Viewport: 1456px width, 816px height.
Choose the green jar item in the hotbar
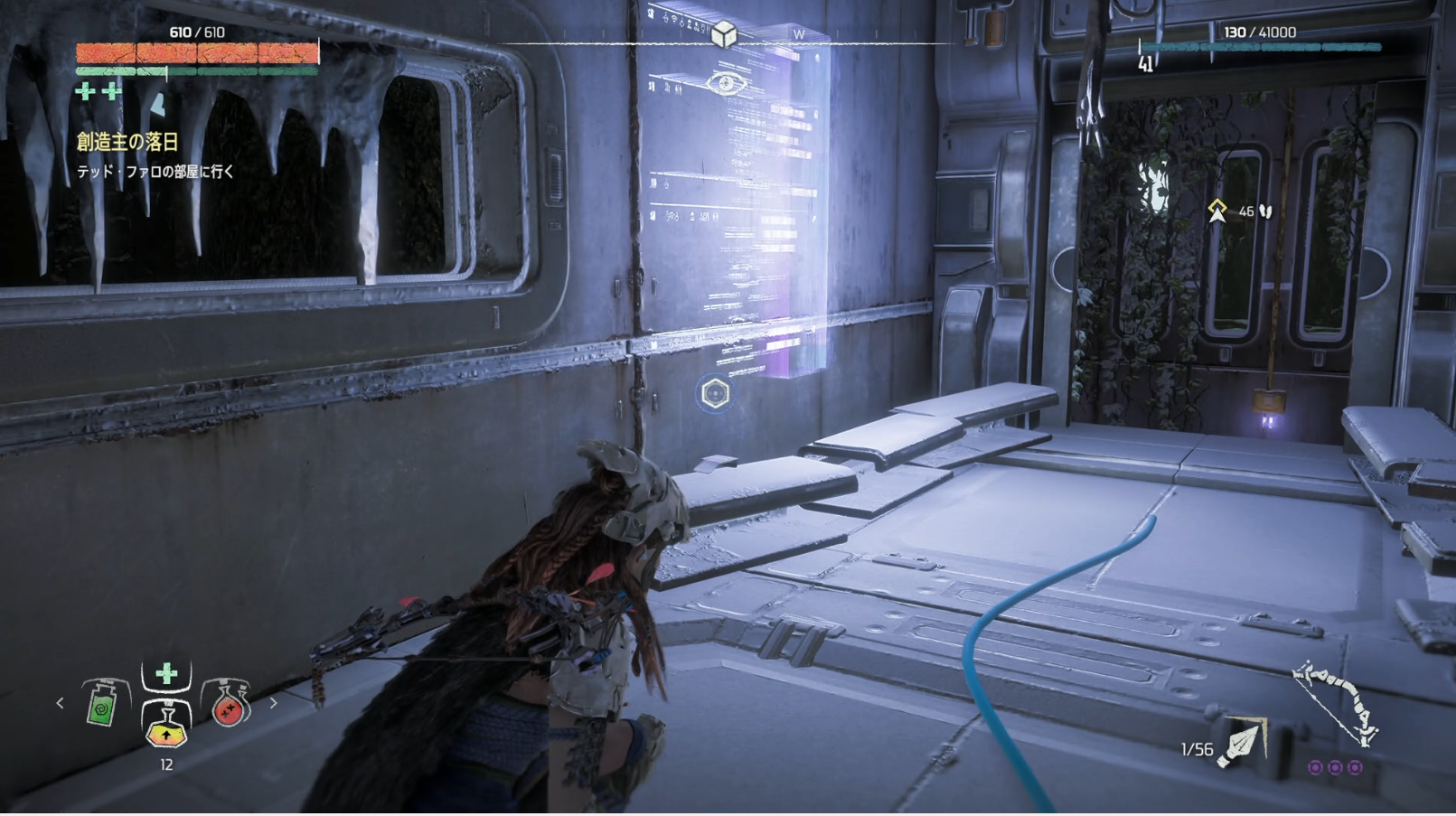tap(102, 704)
